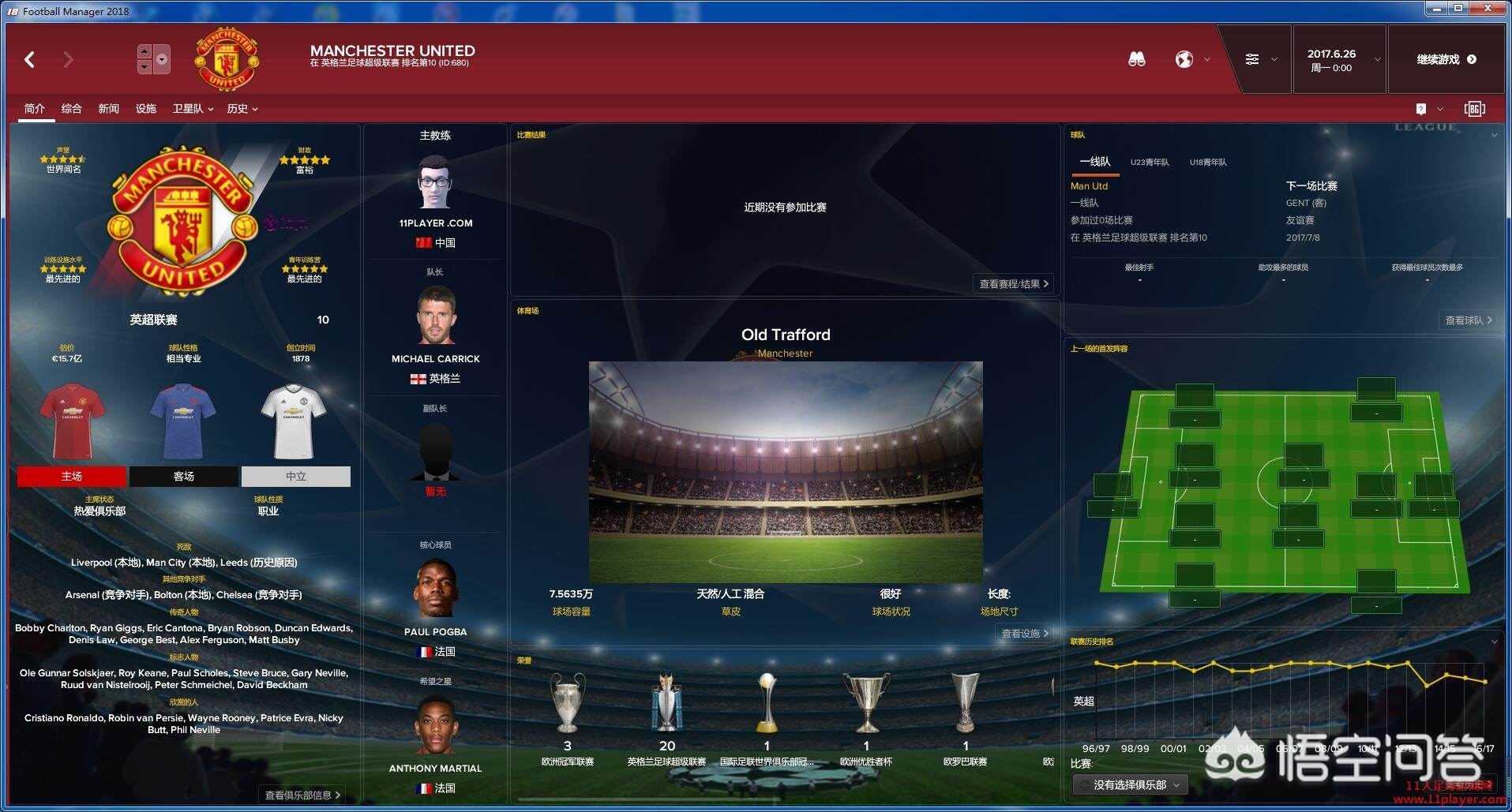Image resolution: width=1512 pixels, height=812 pixels.
Task: Switch to the U18青年队 squad tab
Action: coord(1208,163)
